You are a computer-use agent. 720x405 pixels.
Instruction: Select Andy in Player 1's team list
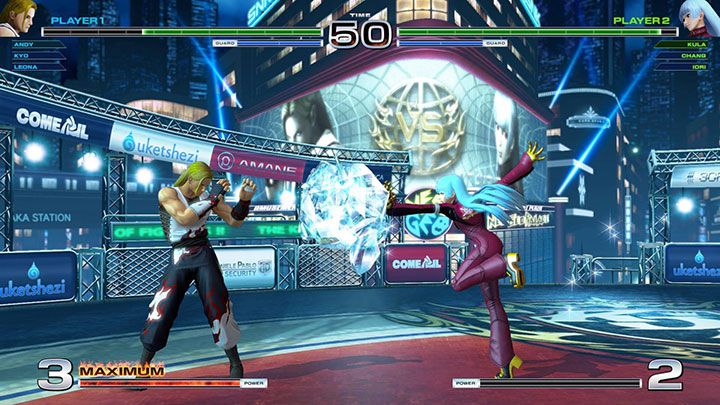[x=24, y=45]
